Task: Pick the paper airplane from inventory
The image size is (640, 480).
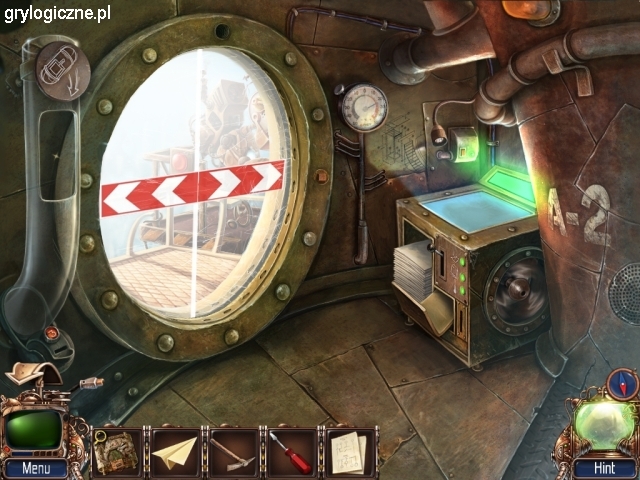Action: click(x=175, y=450)
